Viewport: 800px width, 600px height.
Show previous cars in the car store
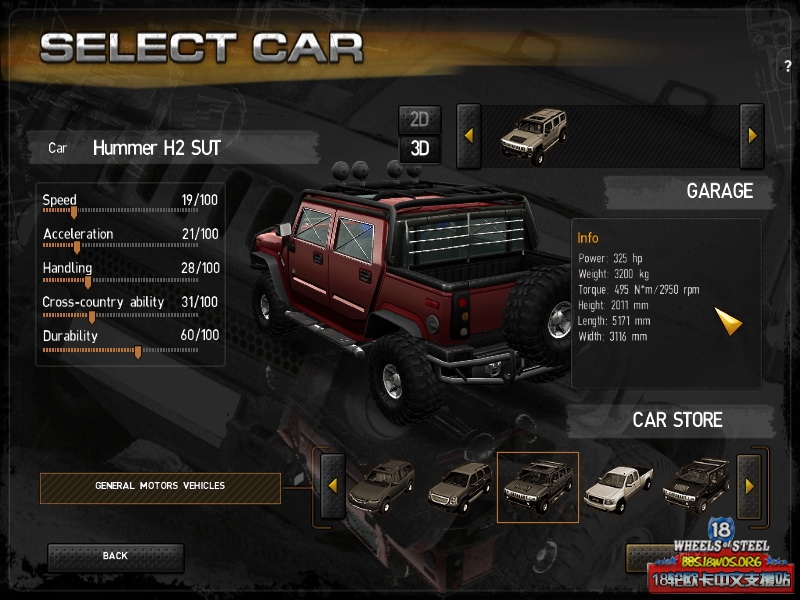click(x=331, y=487)
